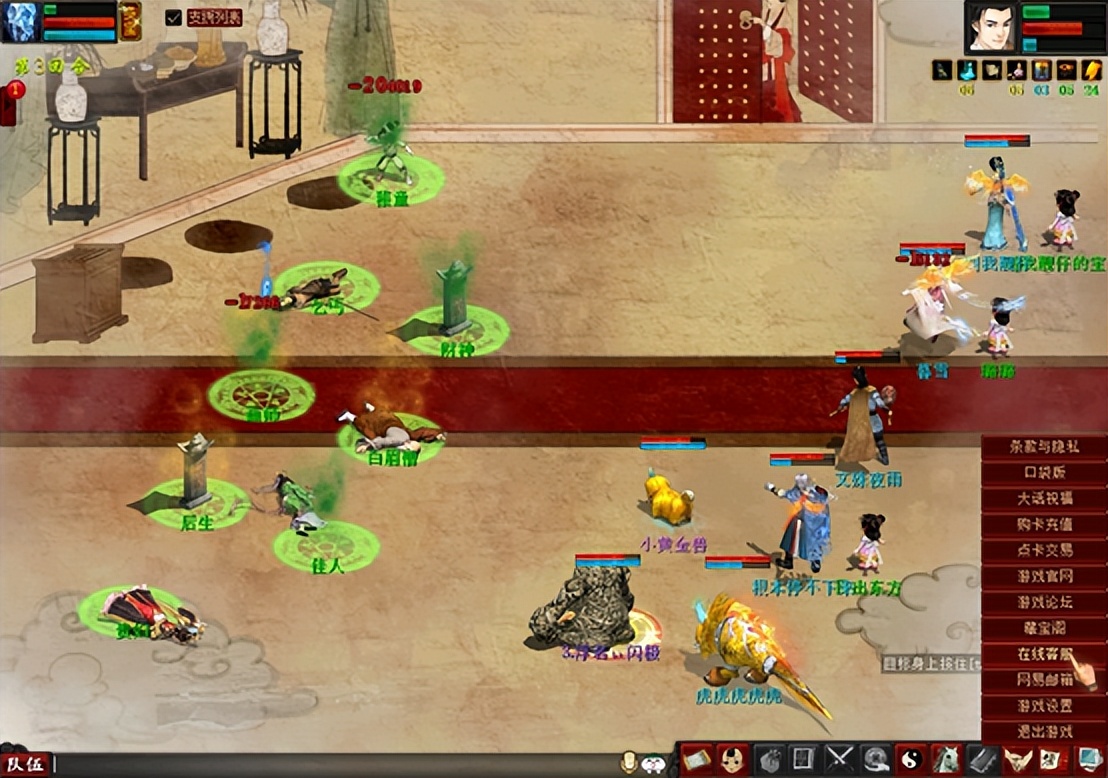Choose the 购卡充值 menu entry

(1044, 524)
